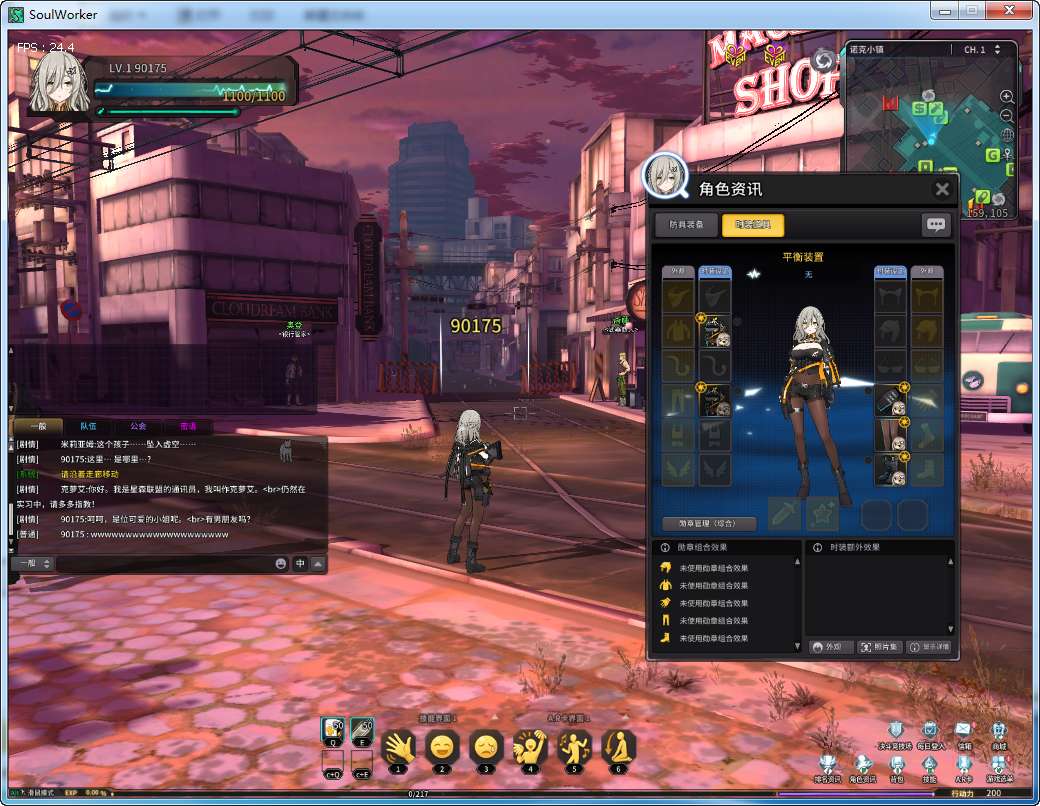Close the 角色资讯 character info panel
The height and width of the screenshot is (806, 1040).
click(941, 189)
